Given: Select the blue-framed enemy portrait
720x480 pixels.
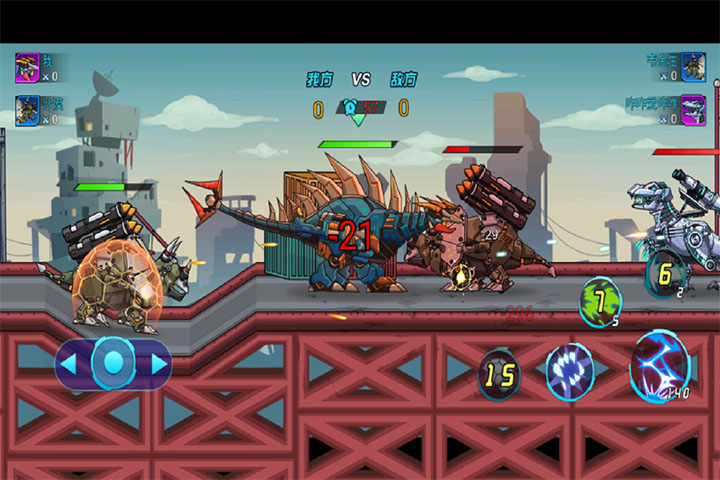Looking at the screenshot, I should [x=692, y=67].
